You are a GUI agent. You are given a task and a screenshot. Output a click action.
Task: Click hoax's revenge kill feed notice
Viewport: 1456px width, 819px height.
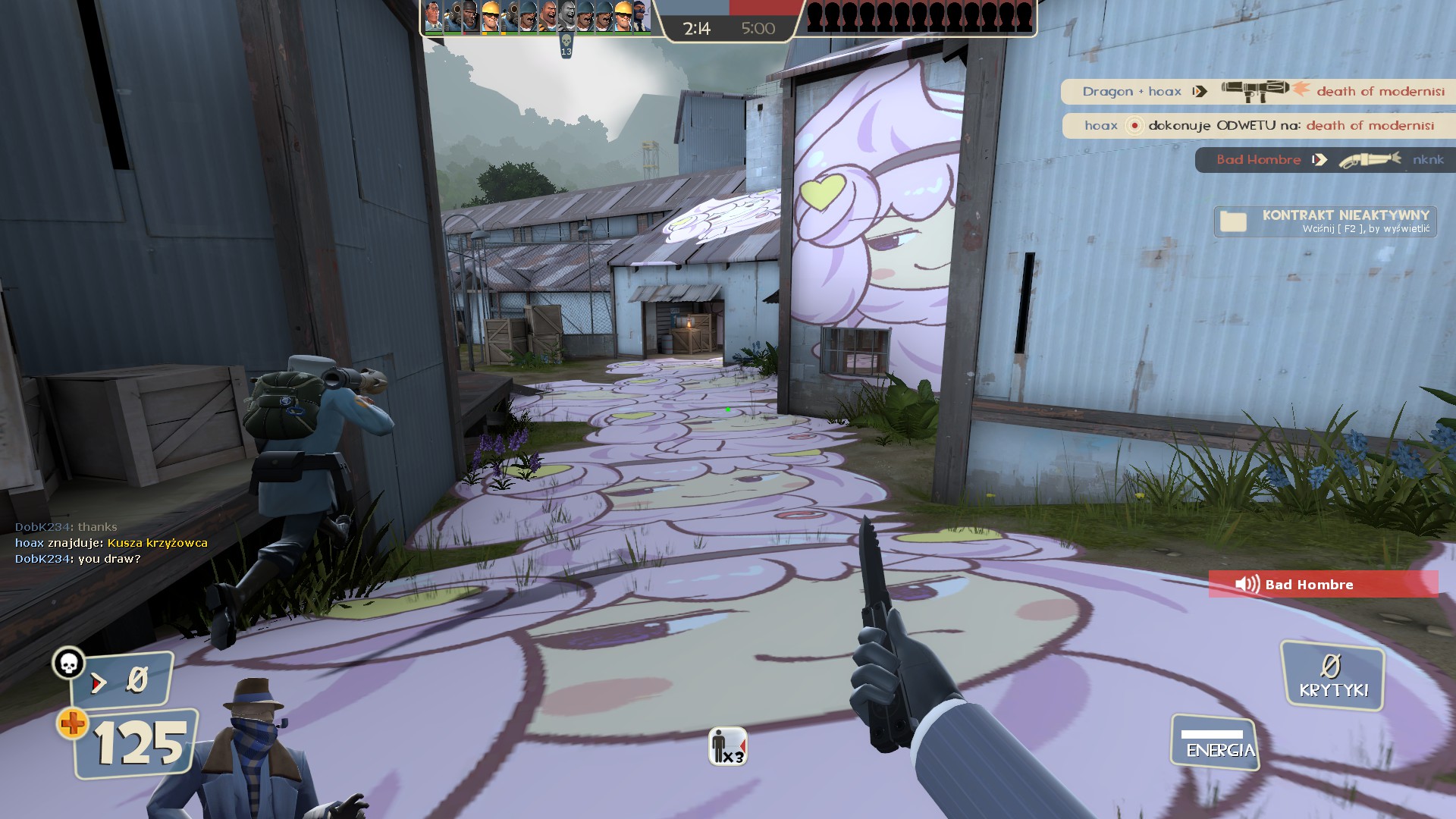click(1258, 126)
